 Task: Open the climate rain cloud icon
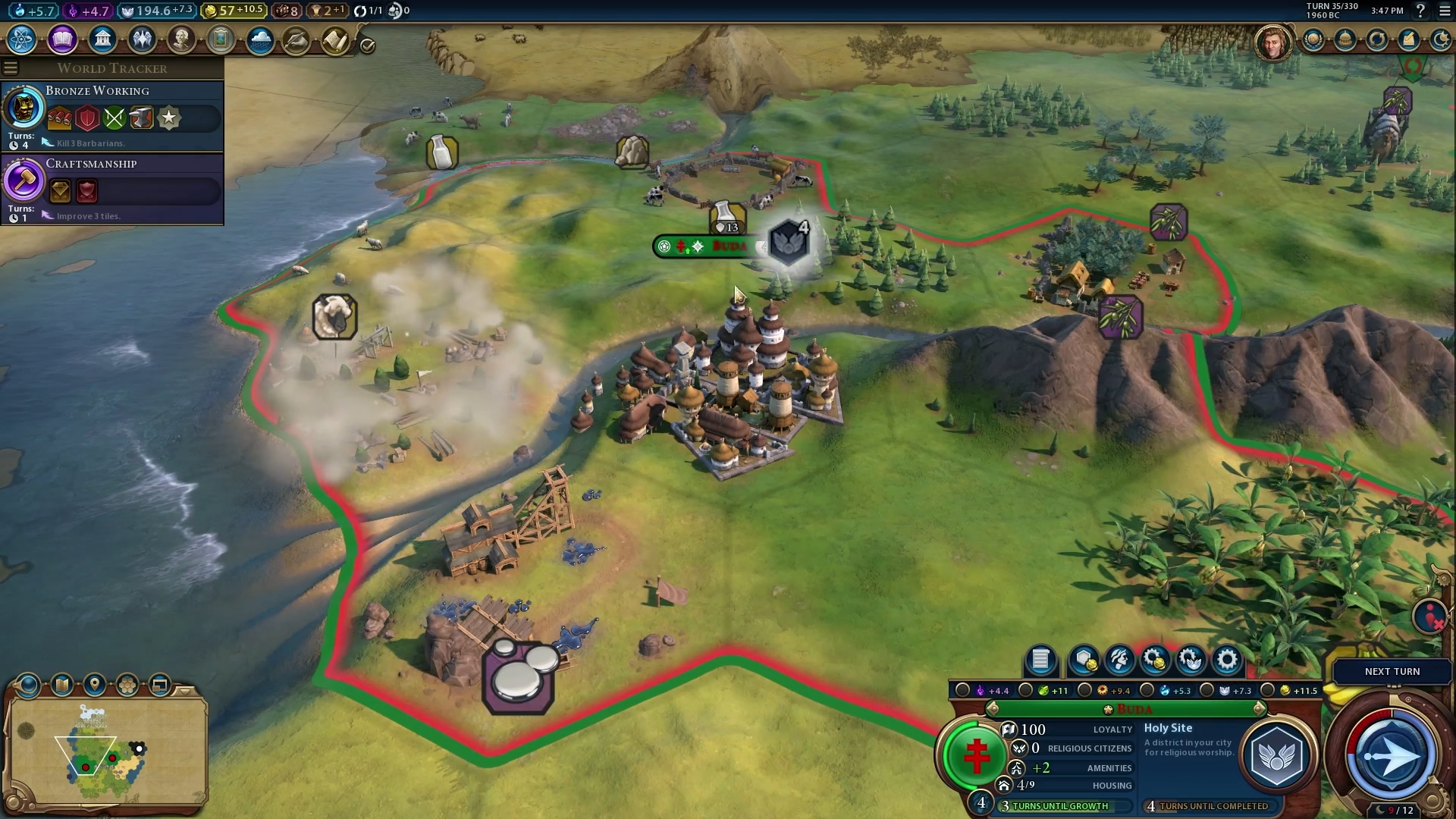tap(260, 39)
